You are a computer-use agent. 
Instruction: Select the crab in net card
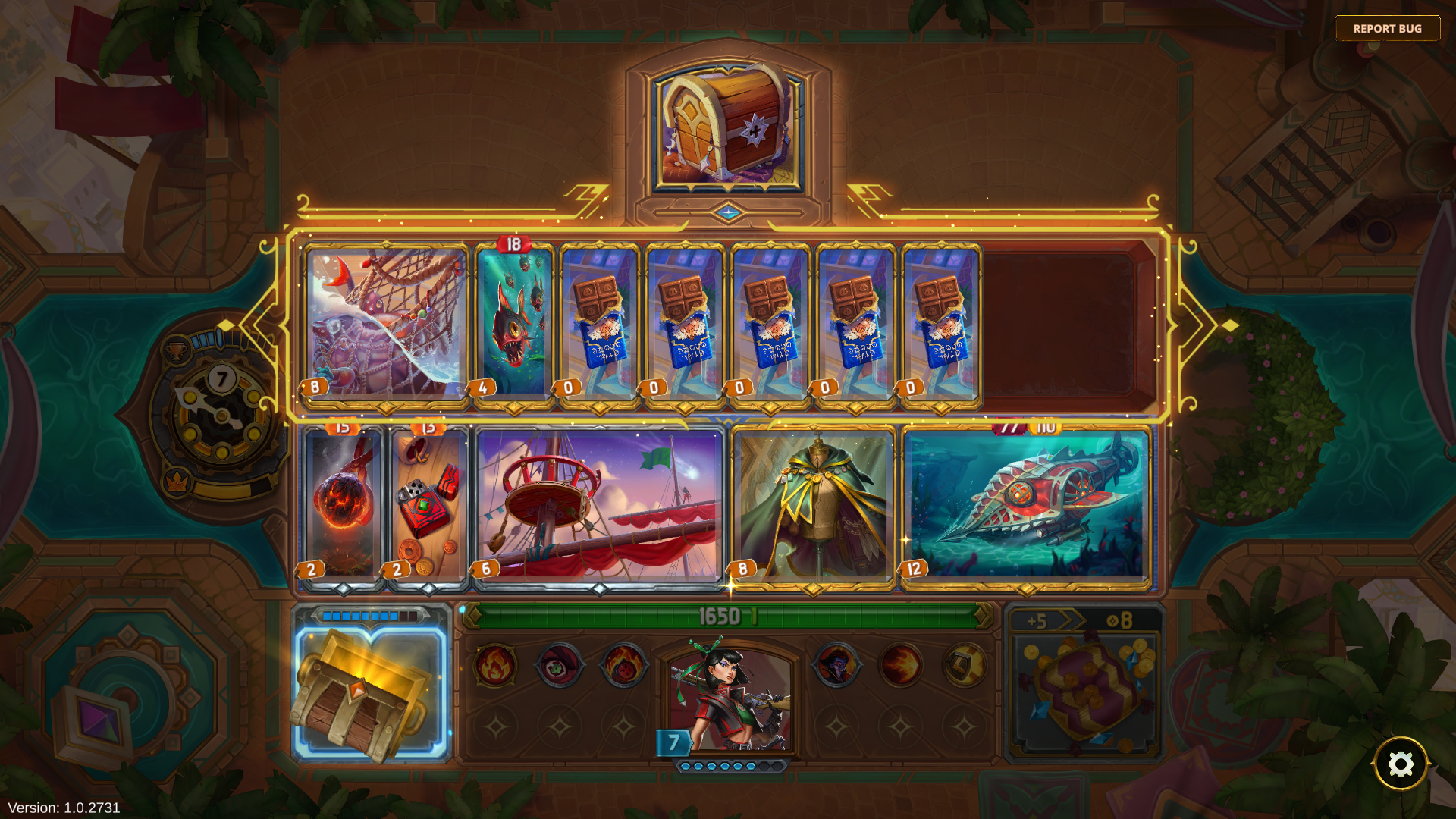pos(386,324)
